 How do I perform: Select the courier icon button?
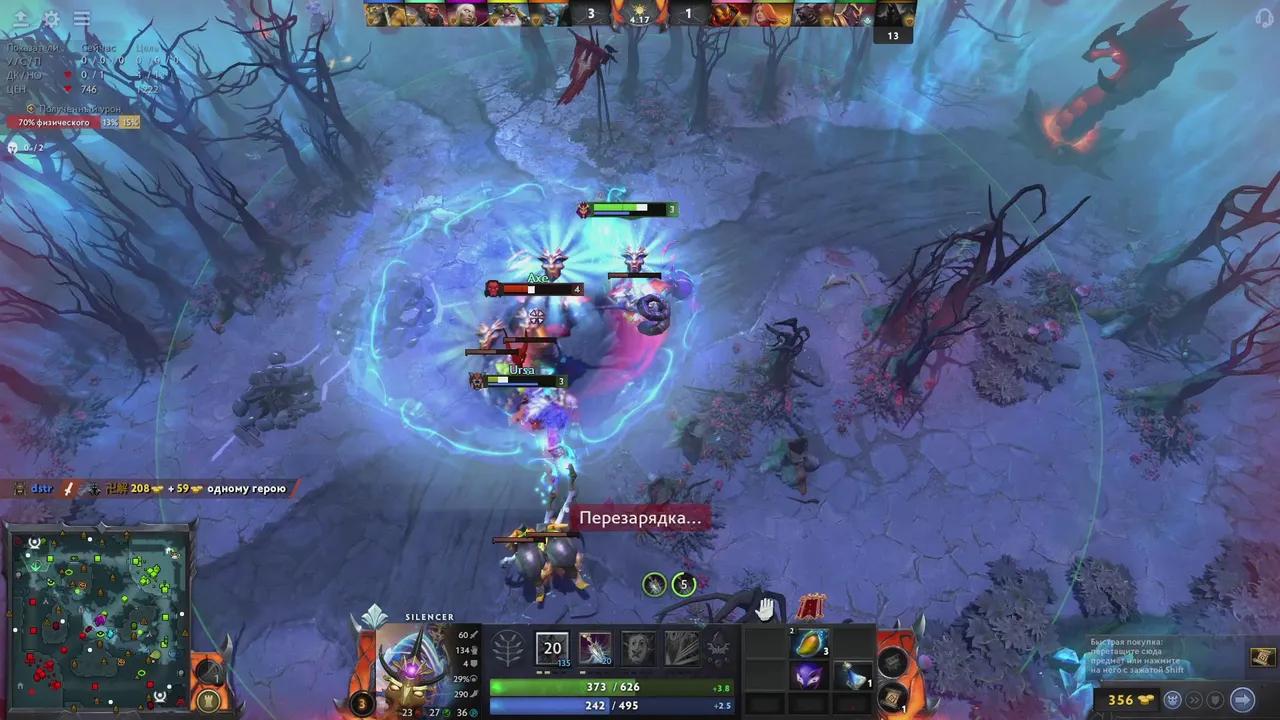1175,699
